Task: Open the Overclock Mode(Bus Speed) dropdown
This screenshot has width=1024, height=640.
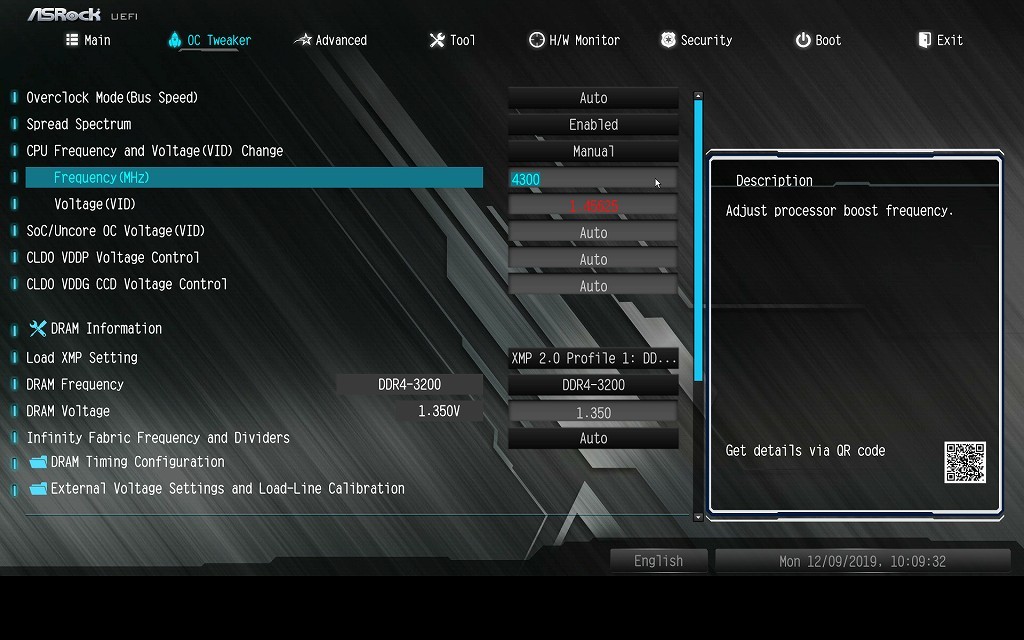Action: point(593,98)
